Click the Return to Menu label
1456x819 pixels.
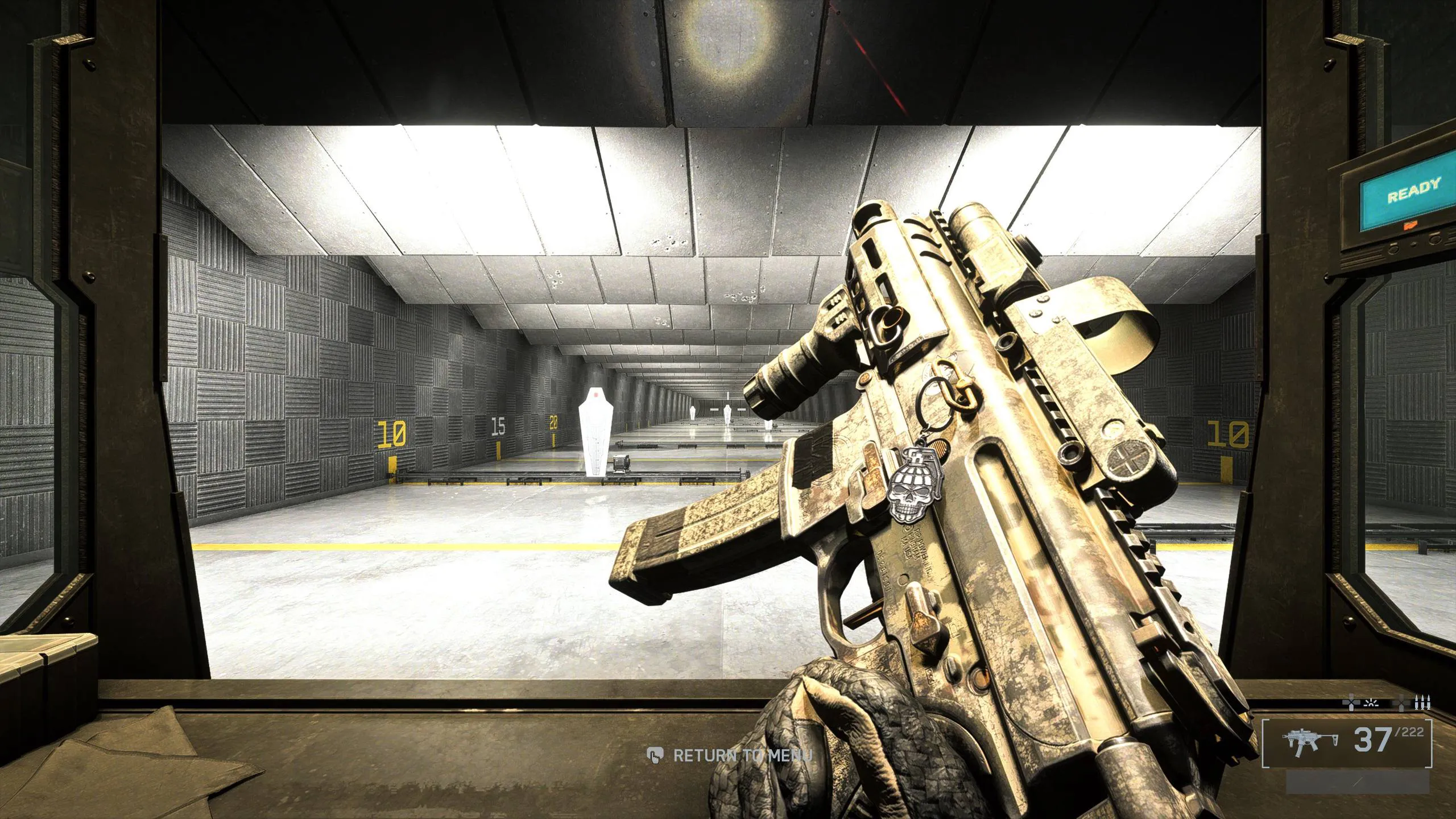pyautogui.click(x=742, y=756)
